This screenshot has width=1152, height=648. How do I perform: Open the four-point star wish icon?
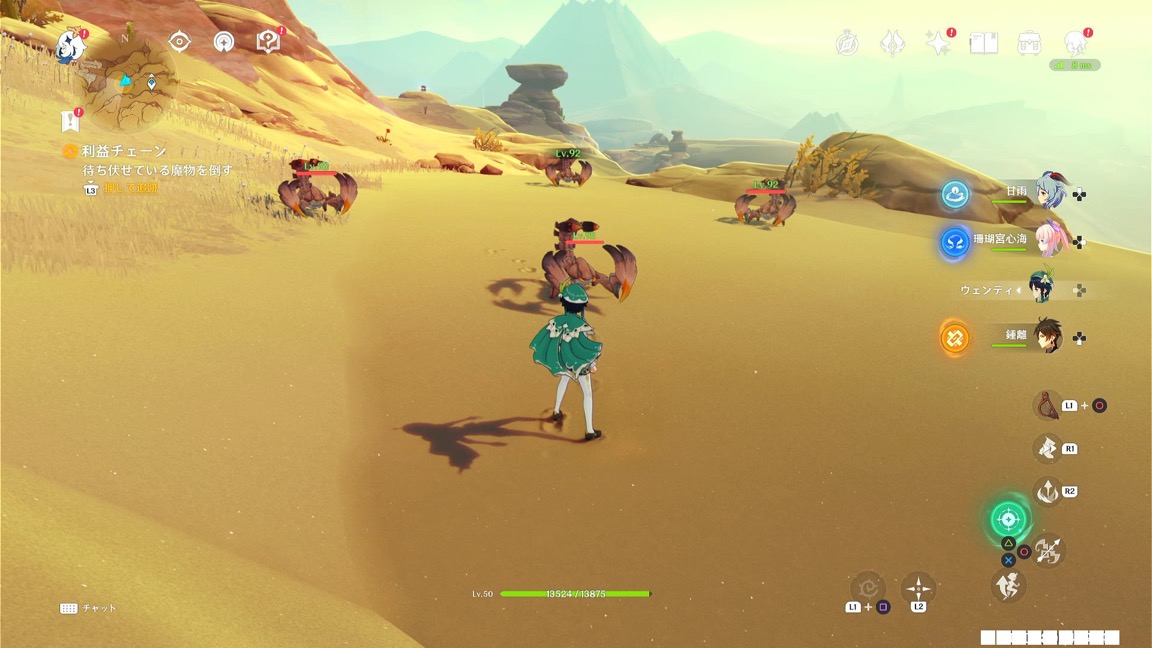point(937,43)
